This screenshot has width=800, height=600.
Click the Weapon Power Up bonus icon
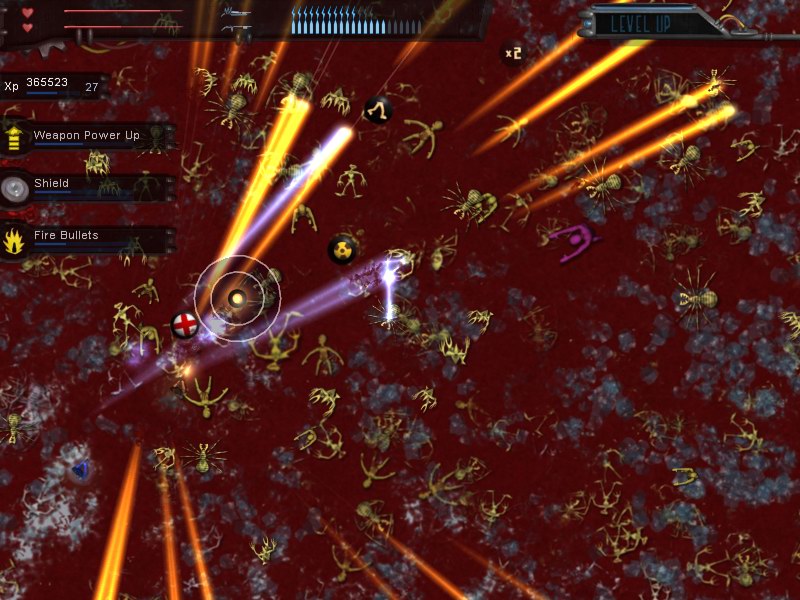tap(15, 136)
